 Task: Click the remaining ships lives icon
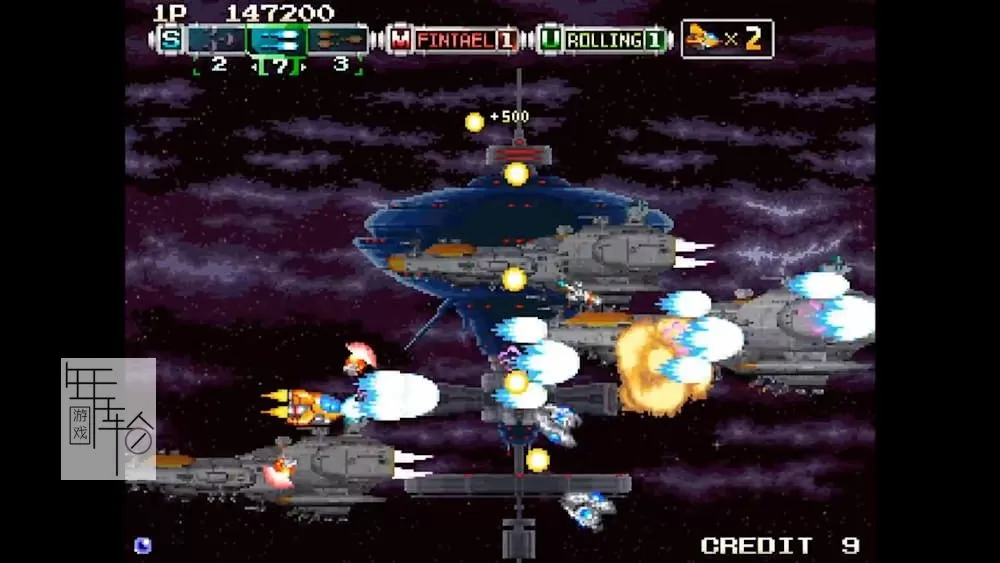pyautogui.click(x=726, y=39)
